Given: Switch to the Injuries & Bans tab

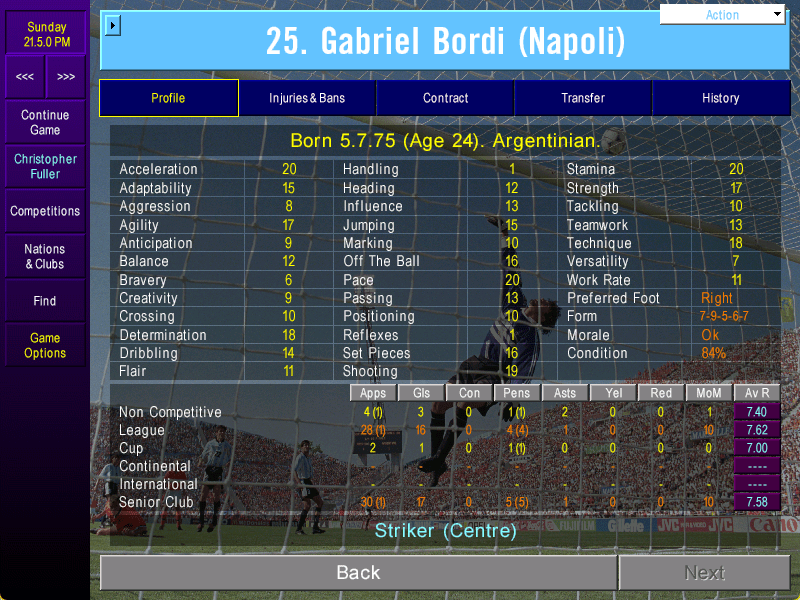Looking at the screenshot, I should point(307,98).
